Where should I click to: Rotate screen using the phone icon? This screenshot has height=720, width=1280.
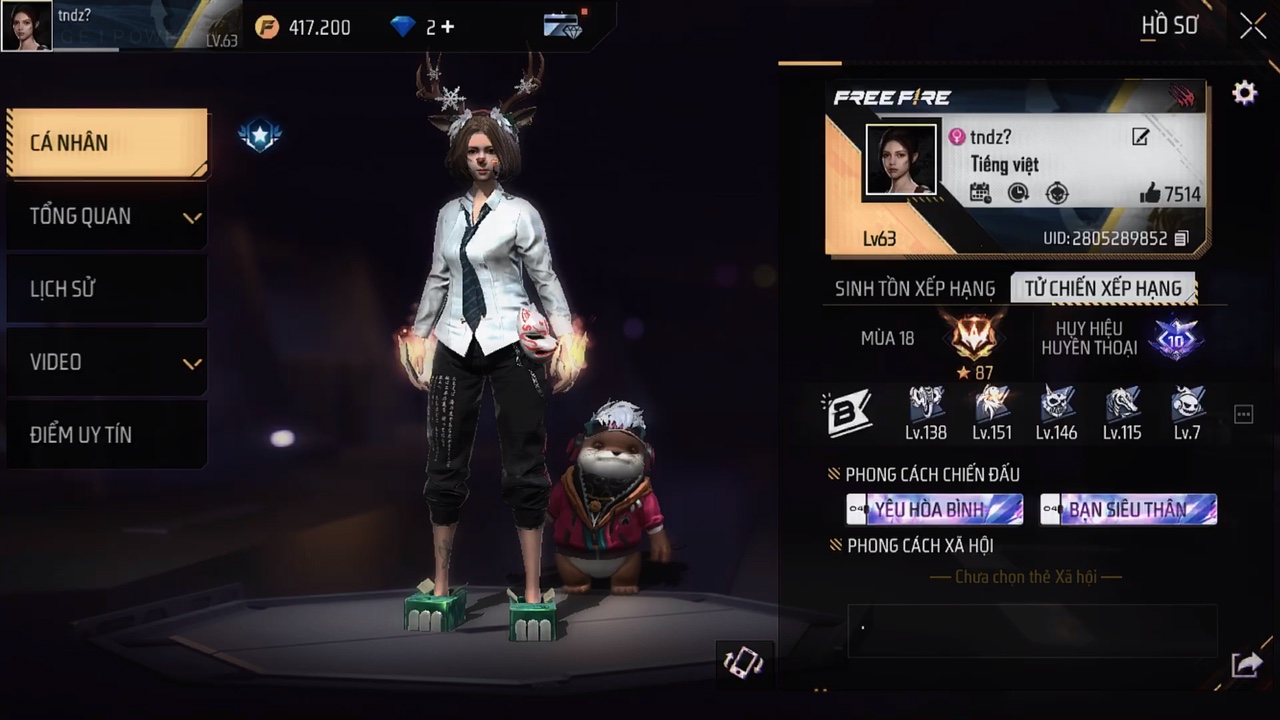[x=743, y=662]
